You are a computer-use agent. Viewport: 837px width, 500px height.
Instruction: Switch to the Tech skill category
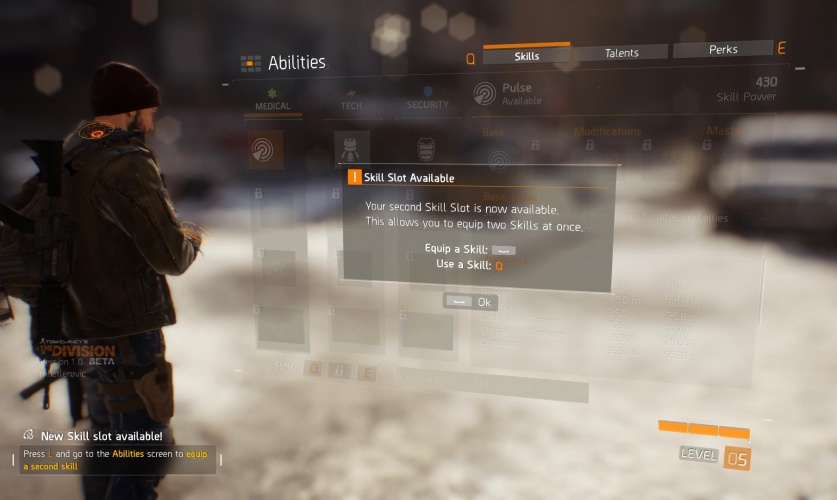tap(352, 102)
